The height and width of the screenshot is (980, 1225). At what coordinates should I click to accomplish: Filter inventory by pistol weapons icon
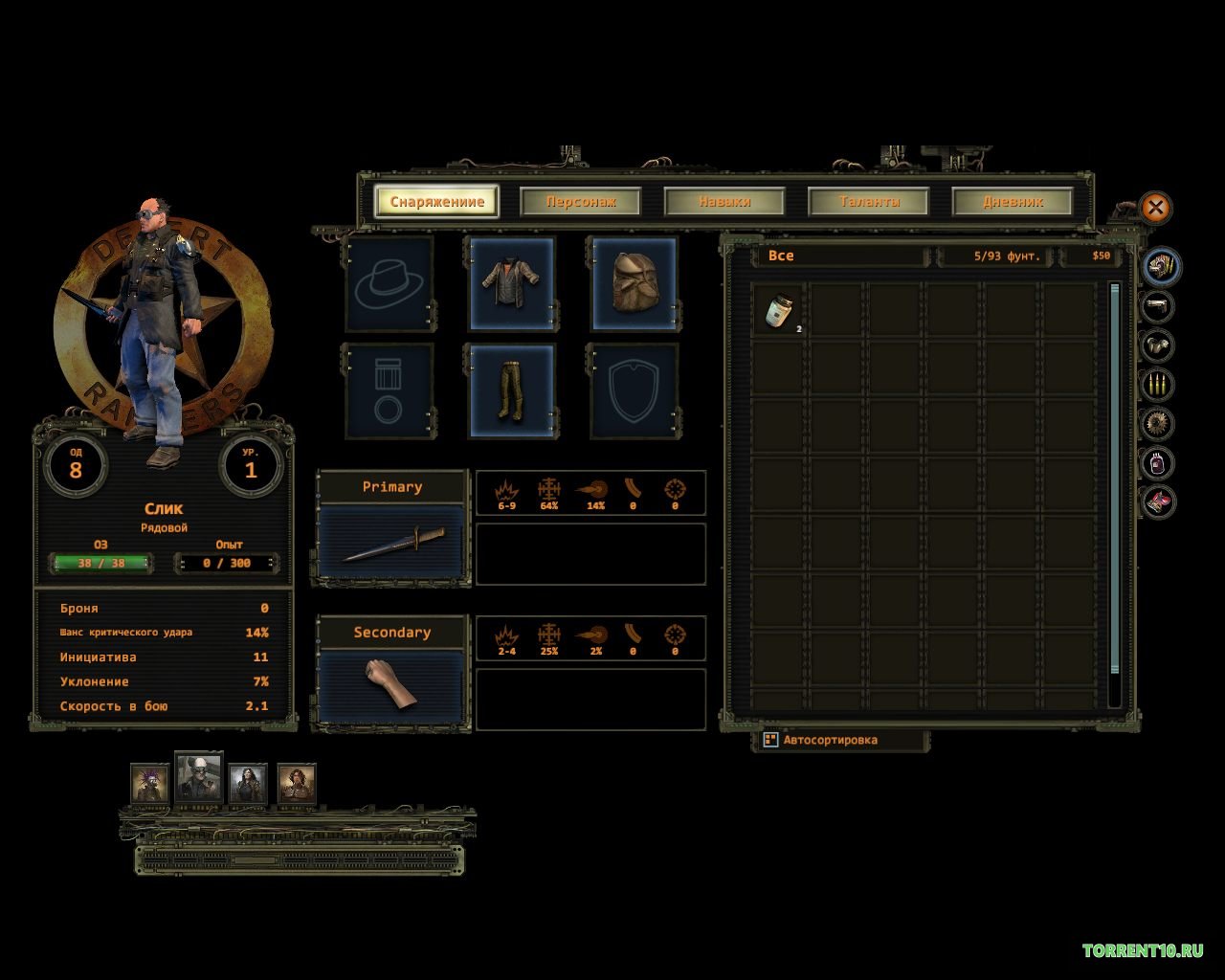point(1158,307)
